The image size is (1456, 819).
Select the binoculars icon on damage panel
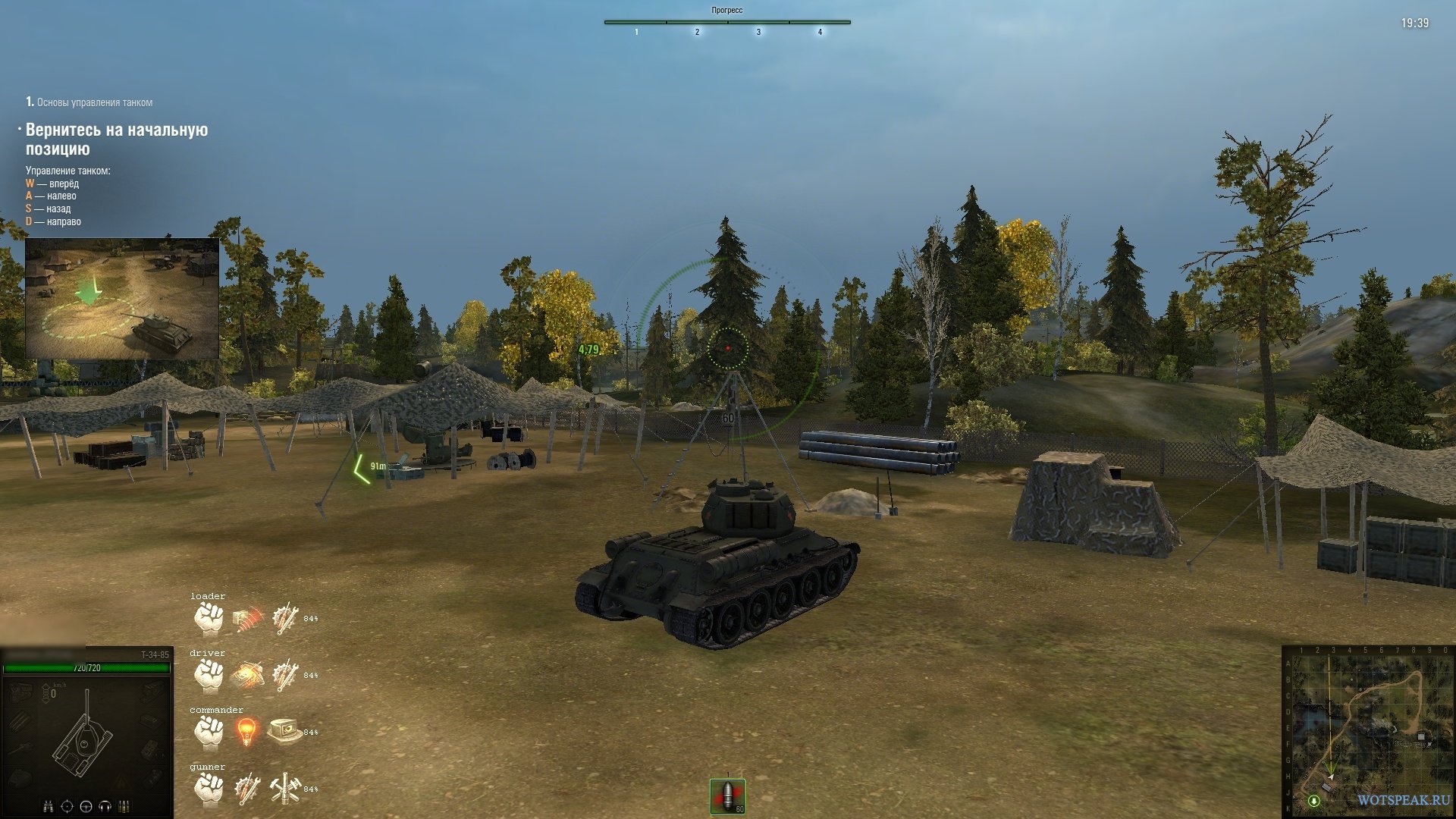click(x=49, y=806)
